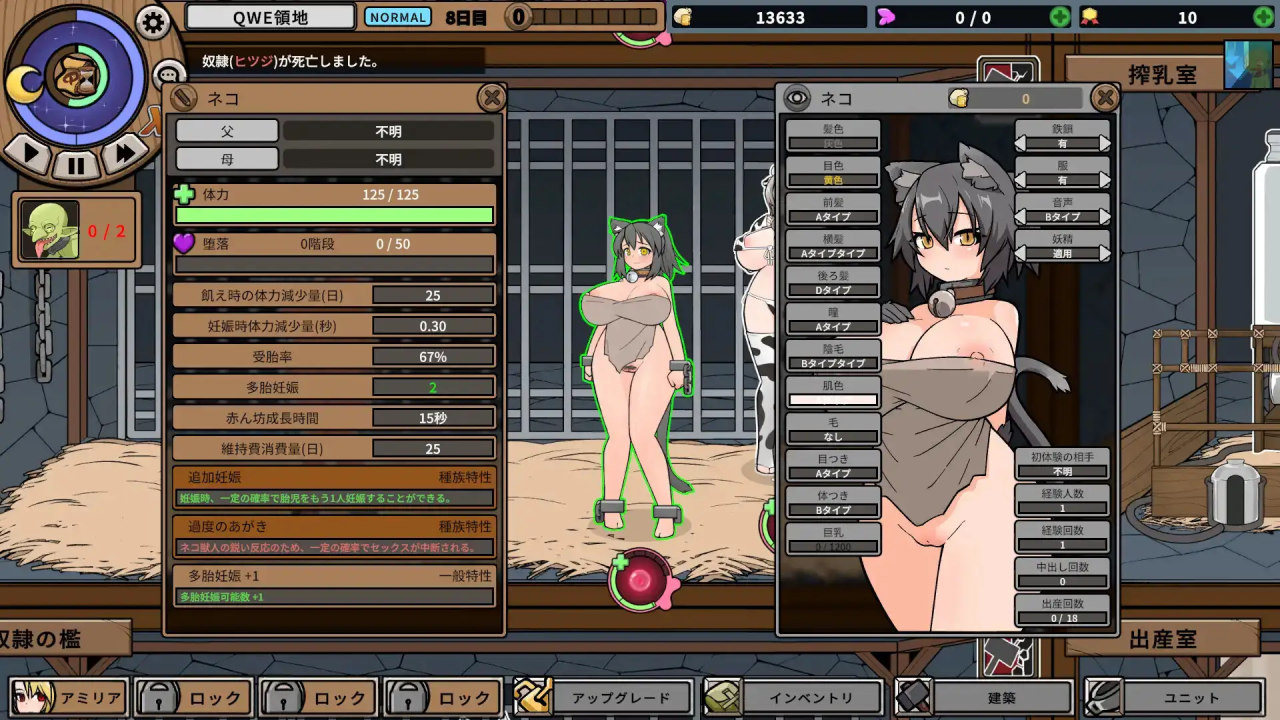1280x720 pixels.
Task: Change the 鉄鎖 option to next
Action: (1105, 144)
